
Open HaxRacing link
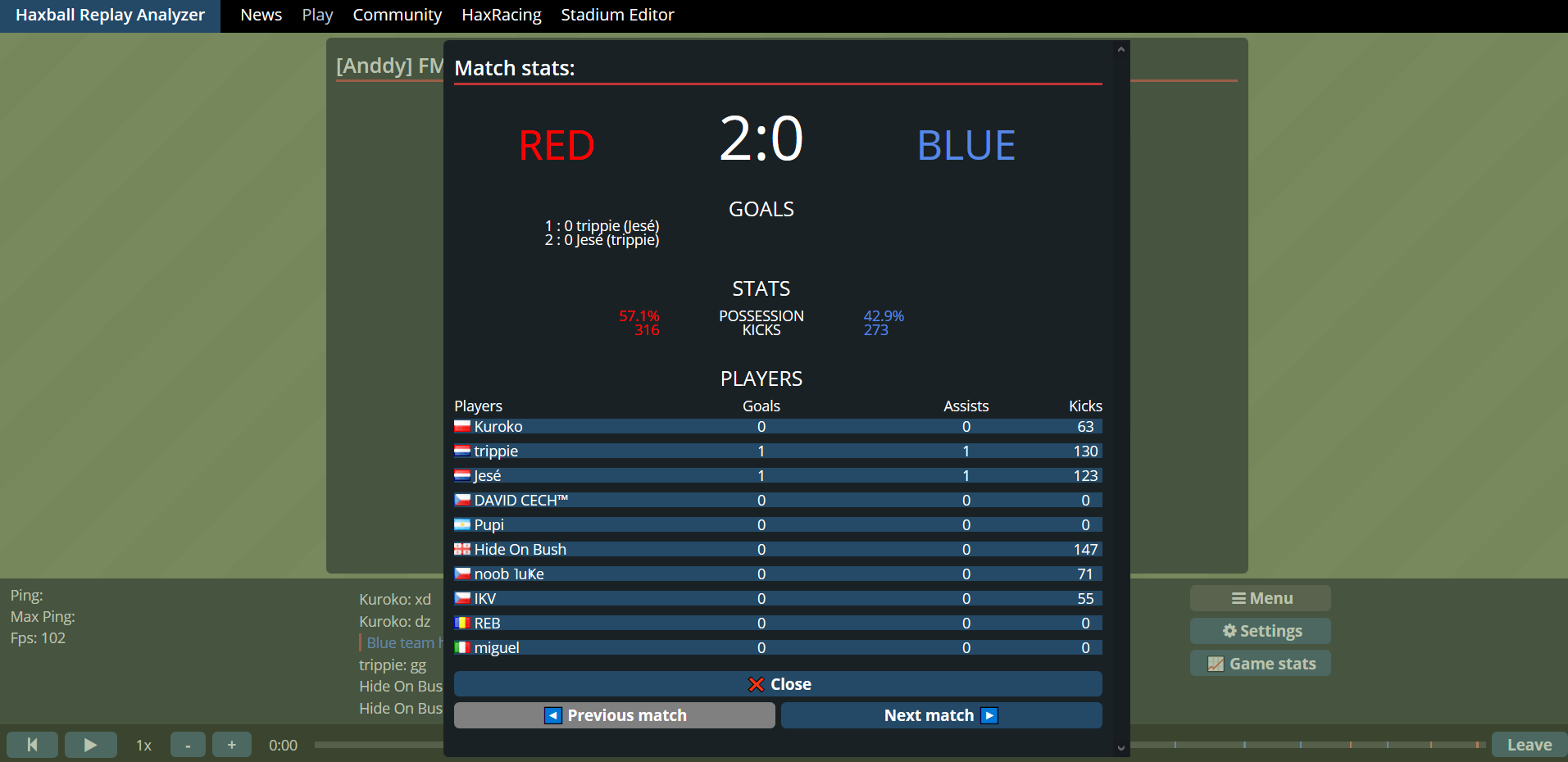(x=501, y=15)
